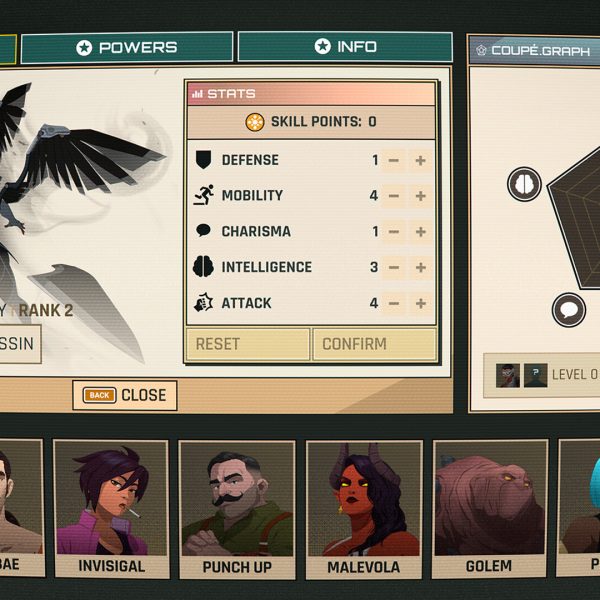Remove a point from Mobility
The width and height of the screenshot is (600, 600).
pyautogui.click(x=394, y=196)
